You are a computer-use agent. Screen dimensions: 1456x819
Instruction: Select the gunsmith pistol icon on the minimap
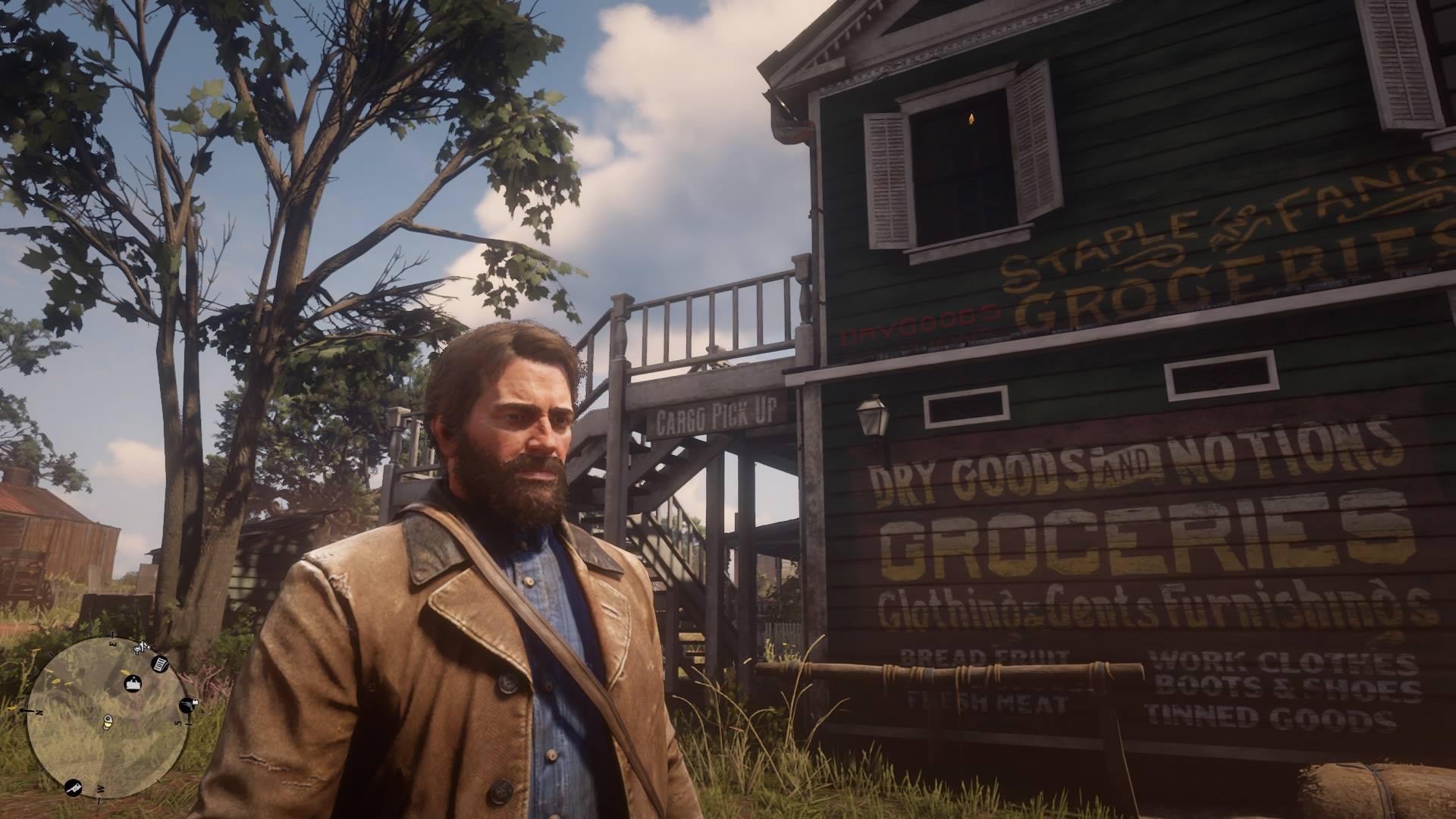187,704
